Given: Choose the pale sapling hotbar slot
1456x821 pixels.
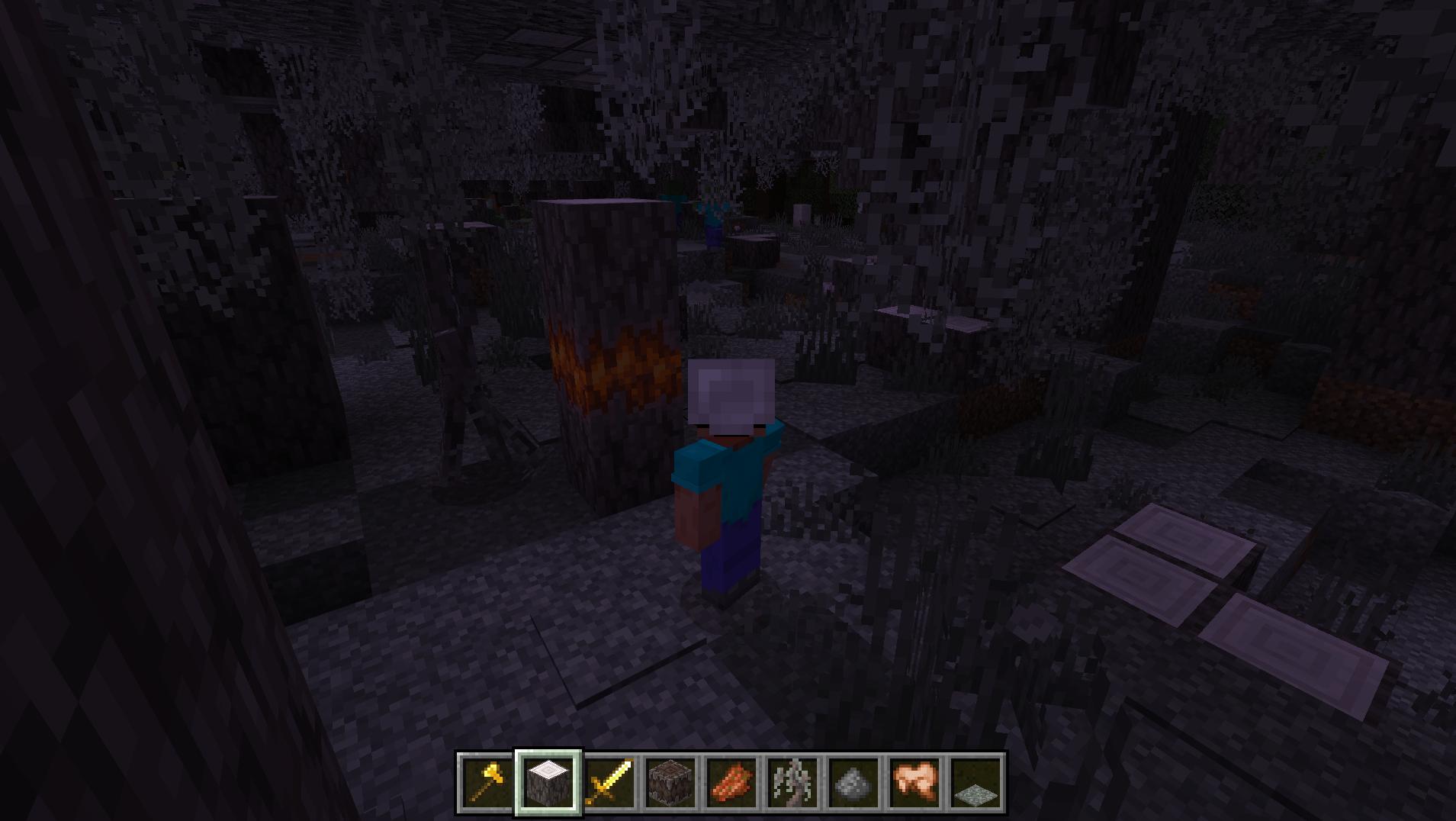Looking at the screenshot, I should [x=792, y=783].
